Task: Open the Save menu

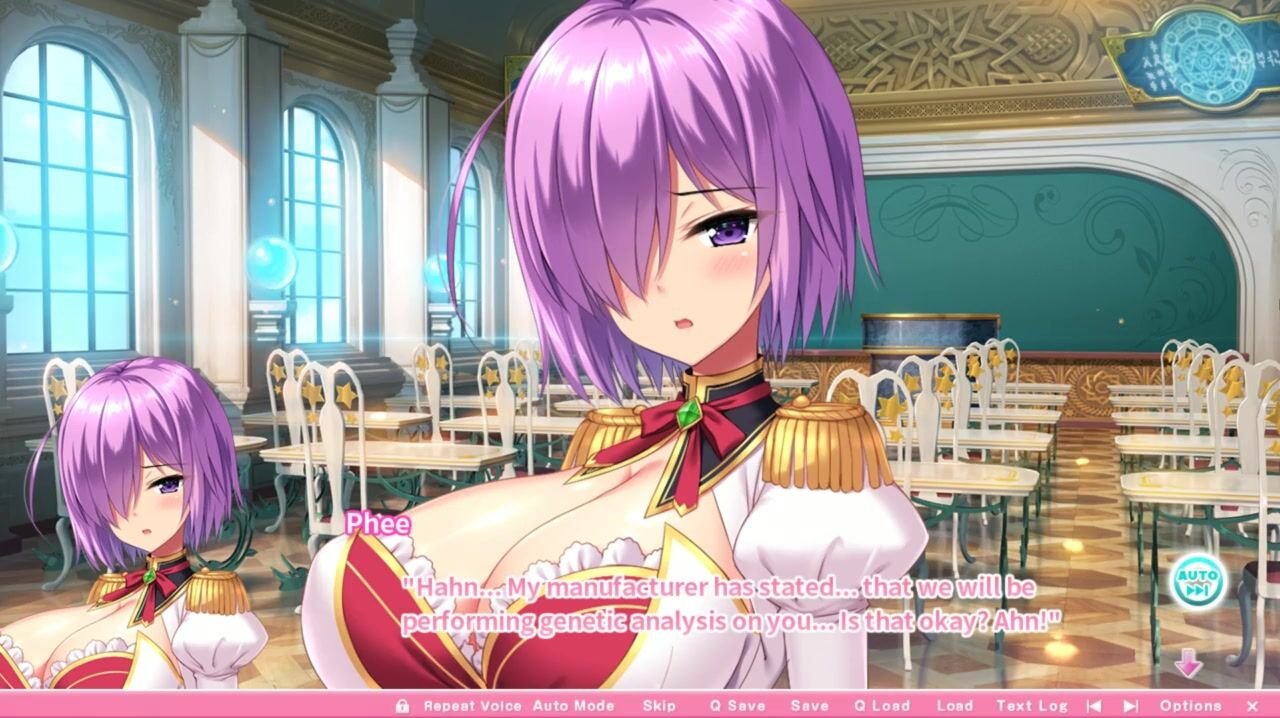Action: coord(809,706)
